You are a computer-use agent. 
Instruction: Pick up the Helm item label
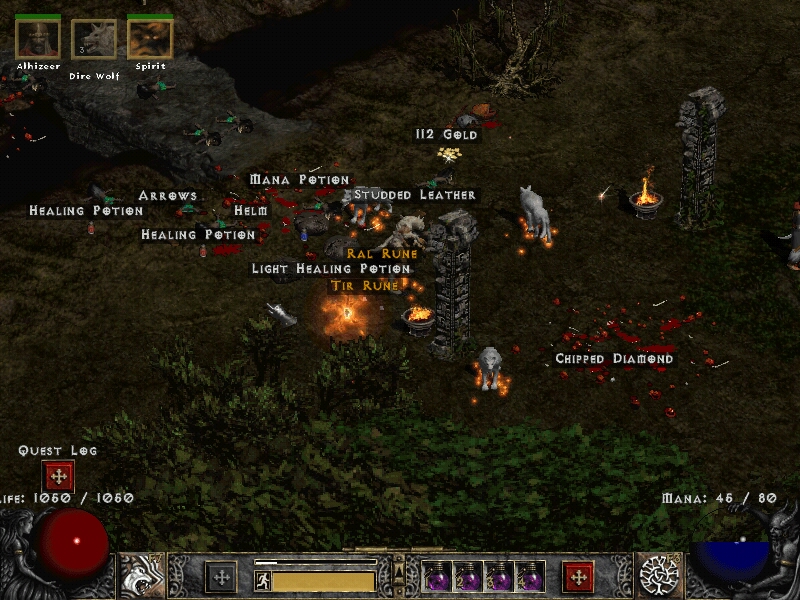[251, 211]
